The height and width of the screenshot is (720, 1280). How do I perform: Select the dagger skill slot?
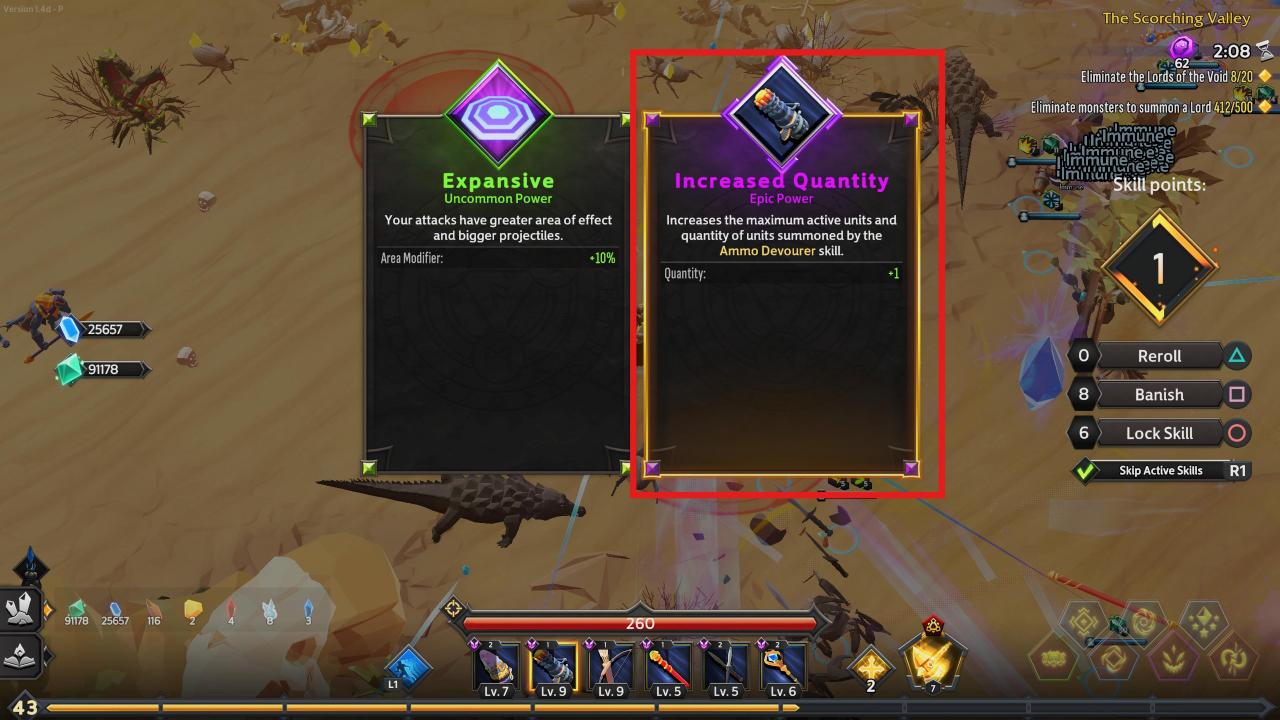coord(726,668)
